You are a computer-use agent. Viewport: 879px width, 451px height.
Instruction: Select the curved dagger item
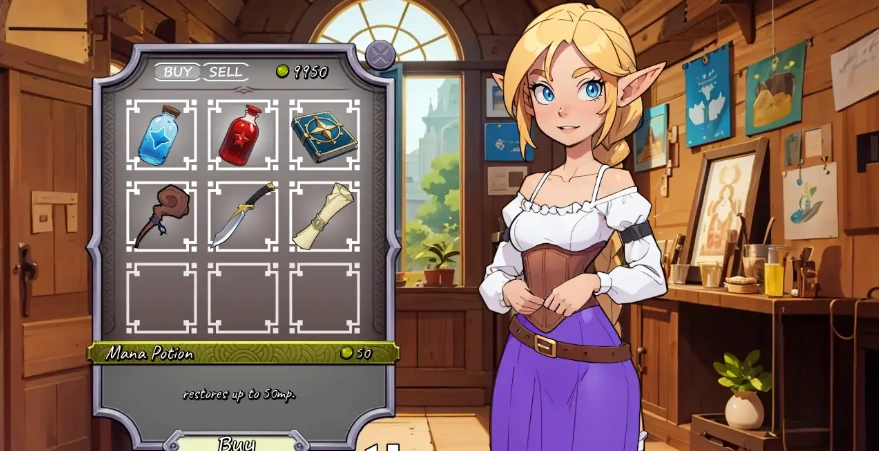(x=243, y=216)
